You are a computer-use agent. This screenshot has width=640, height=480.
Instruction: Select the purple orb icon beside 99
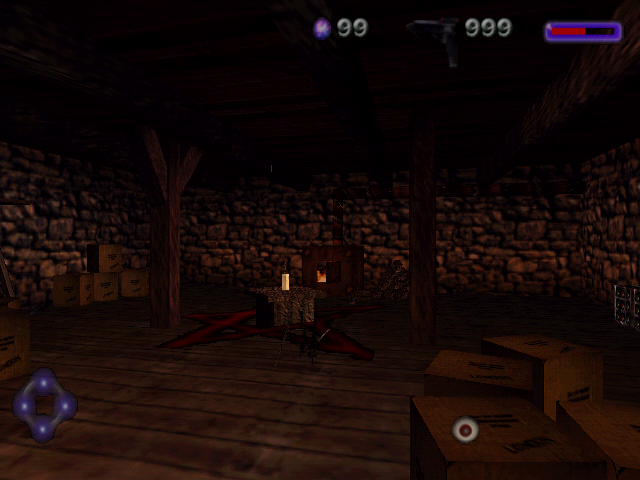tap(322, 28)
